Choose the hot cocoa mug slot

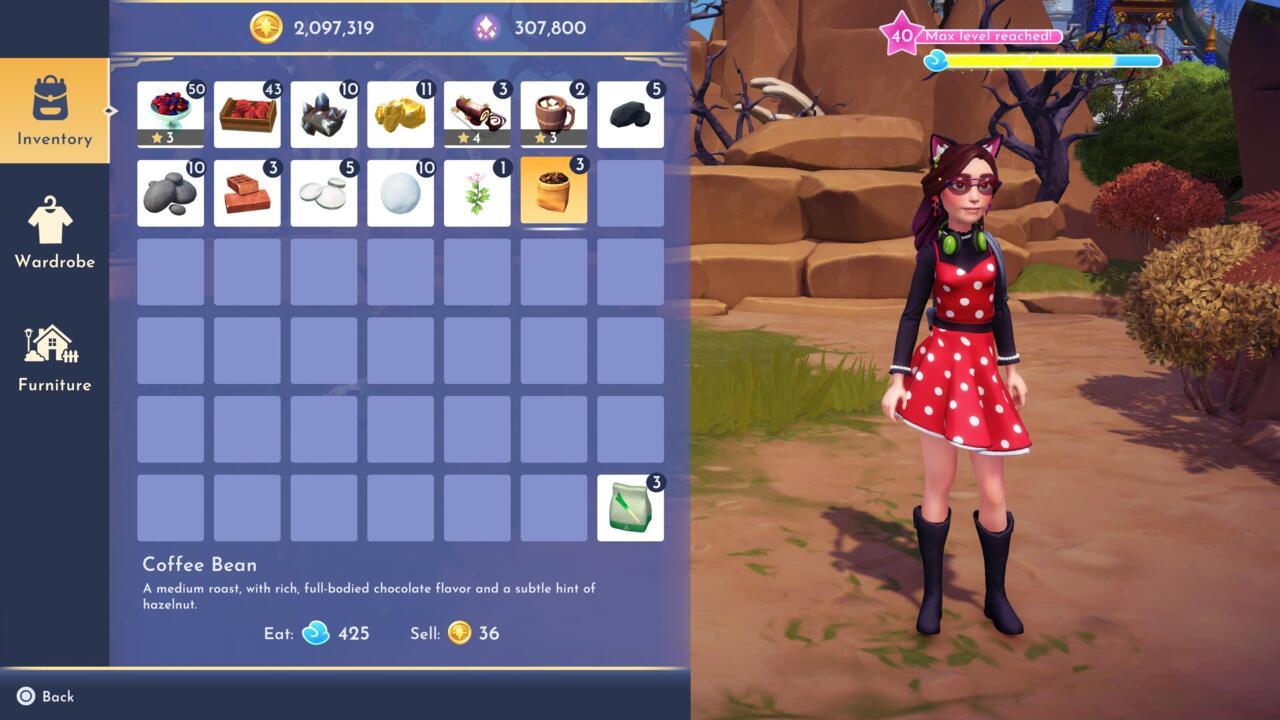pyautogui.click(x=554, y=115)
